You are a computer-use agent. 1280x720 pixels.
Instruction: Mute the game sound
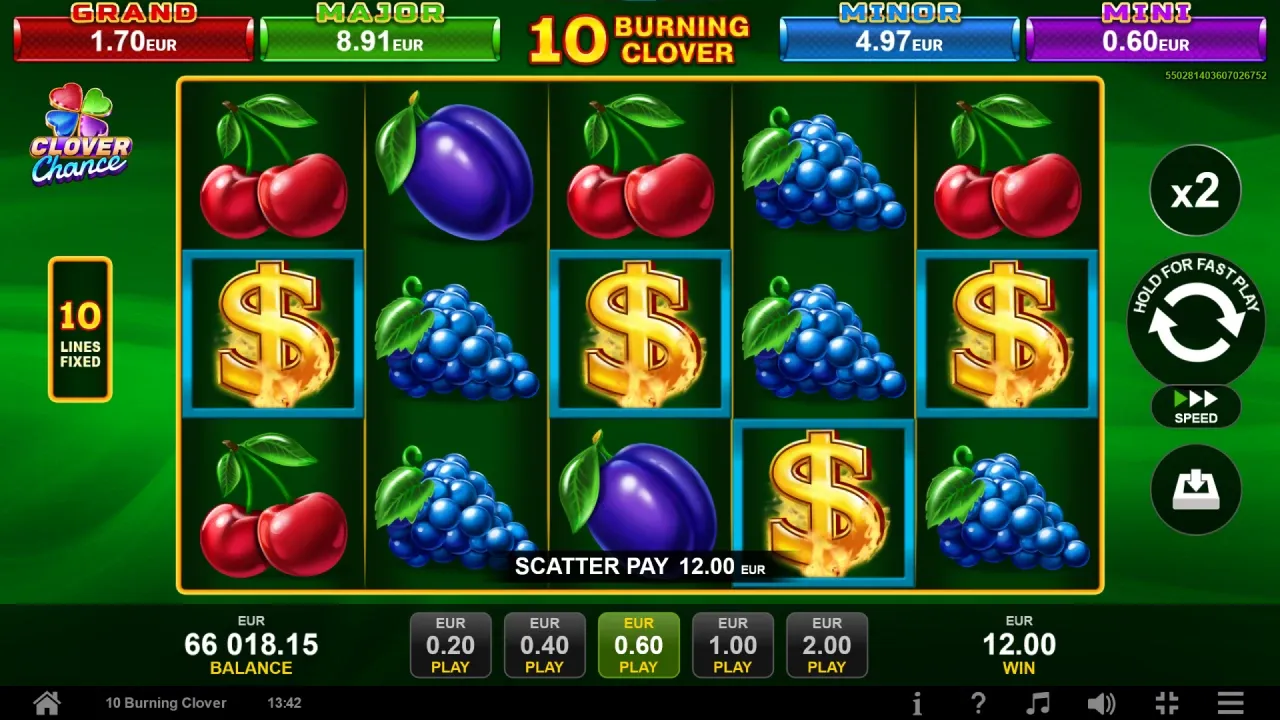[x=1101, y=703]
